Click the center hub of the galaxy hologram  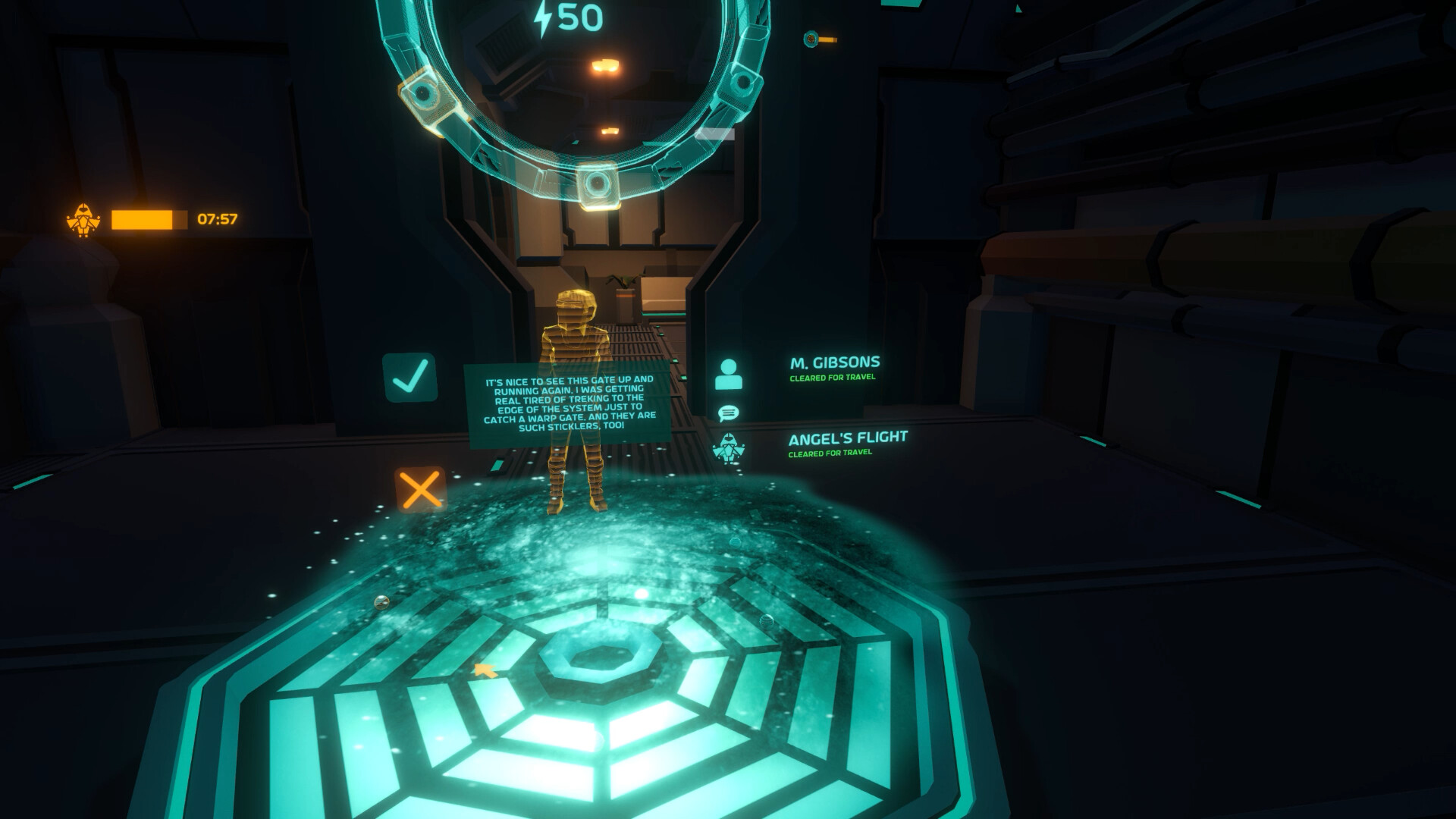[599, 660]
